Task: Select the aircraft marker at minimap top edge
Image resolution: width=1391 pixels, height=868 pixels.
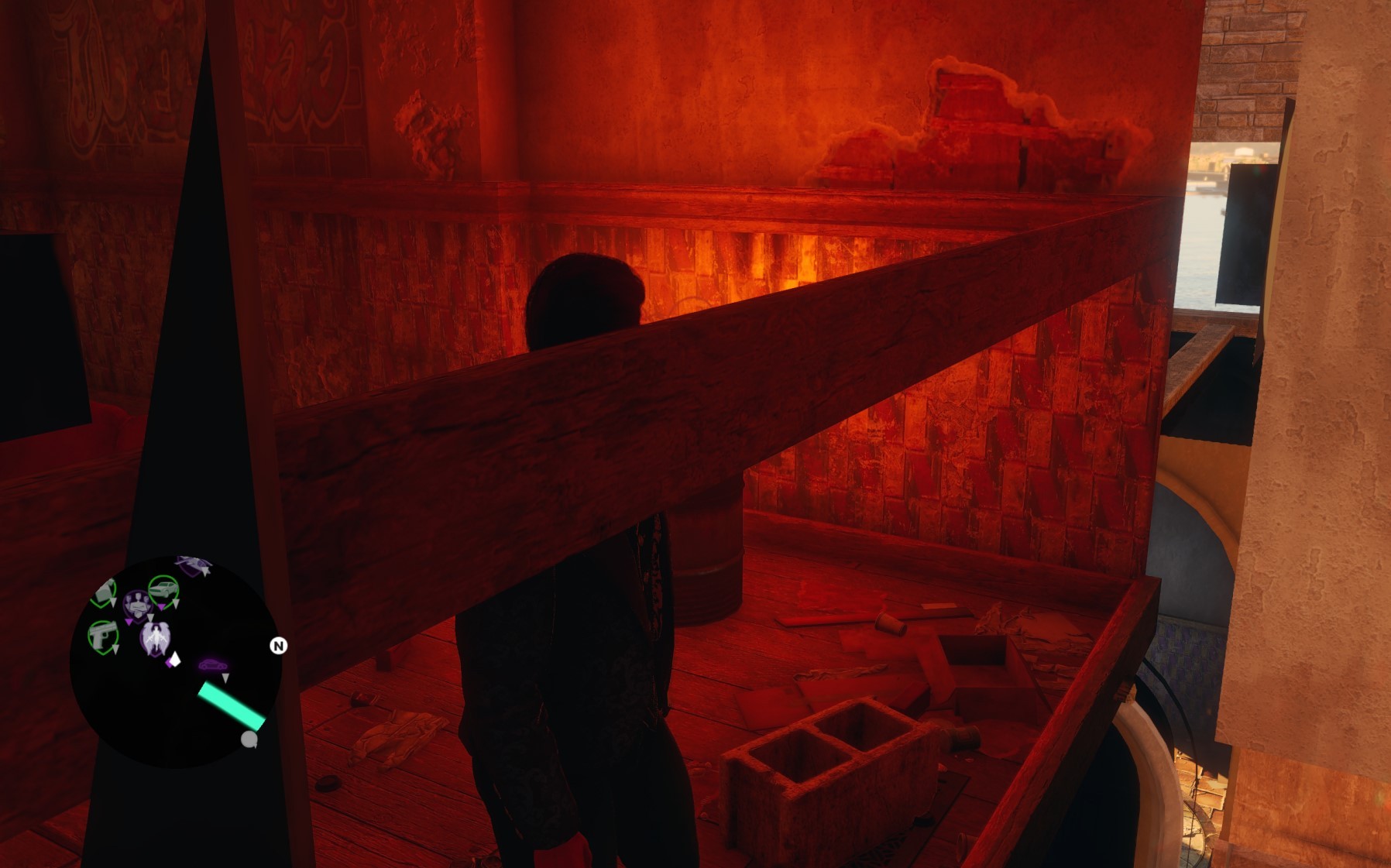Action: point(194,566)
